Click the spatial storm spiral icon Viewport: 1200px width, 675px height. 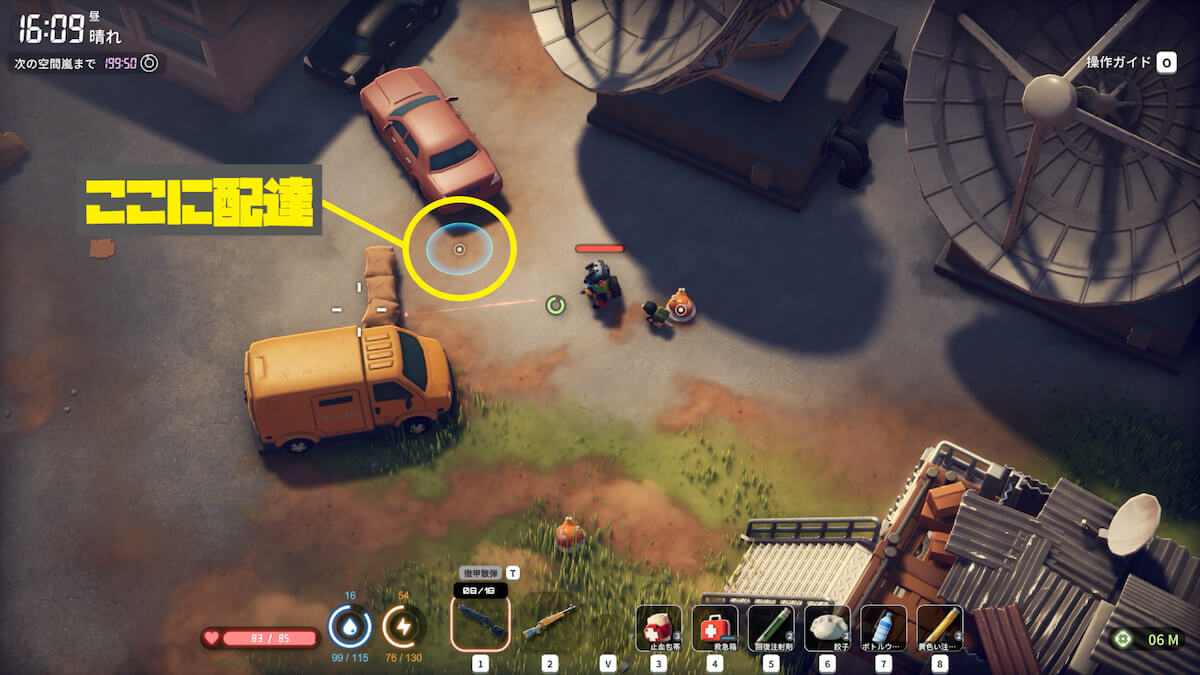pos(149,63)
